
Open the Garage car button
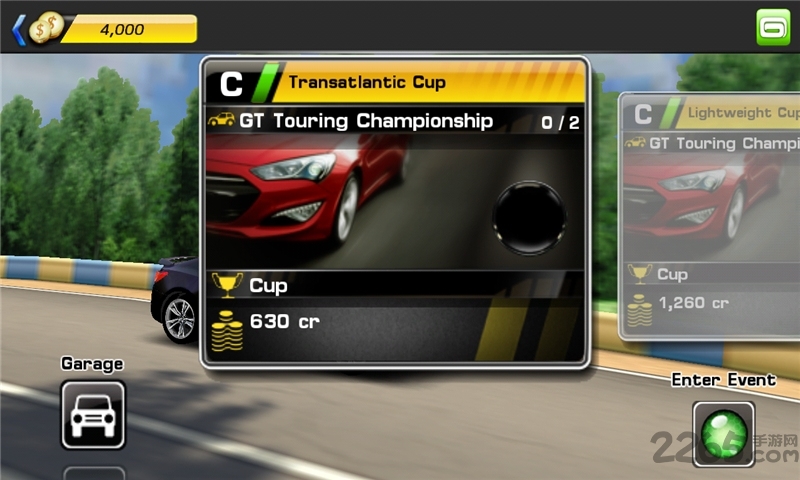(93, 414)
